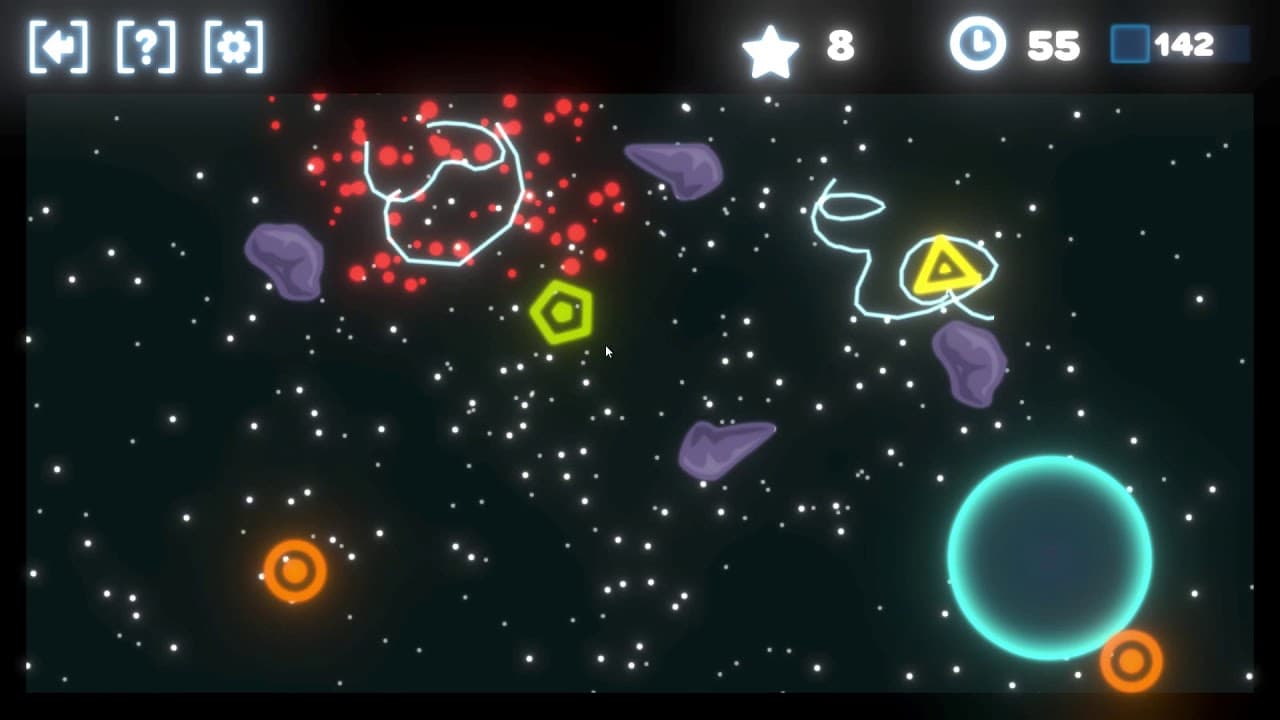Viewport: 1280px width, 720px height.
Task: Click the blue square counter icon
Action: 1130,44
